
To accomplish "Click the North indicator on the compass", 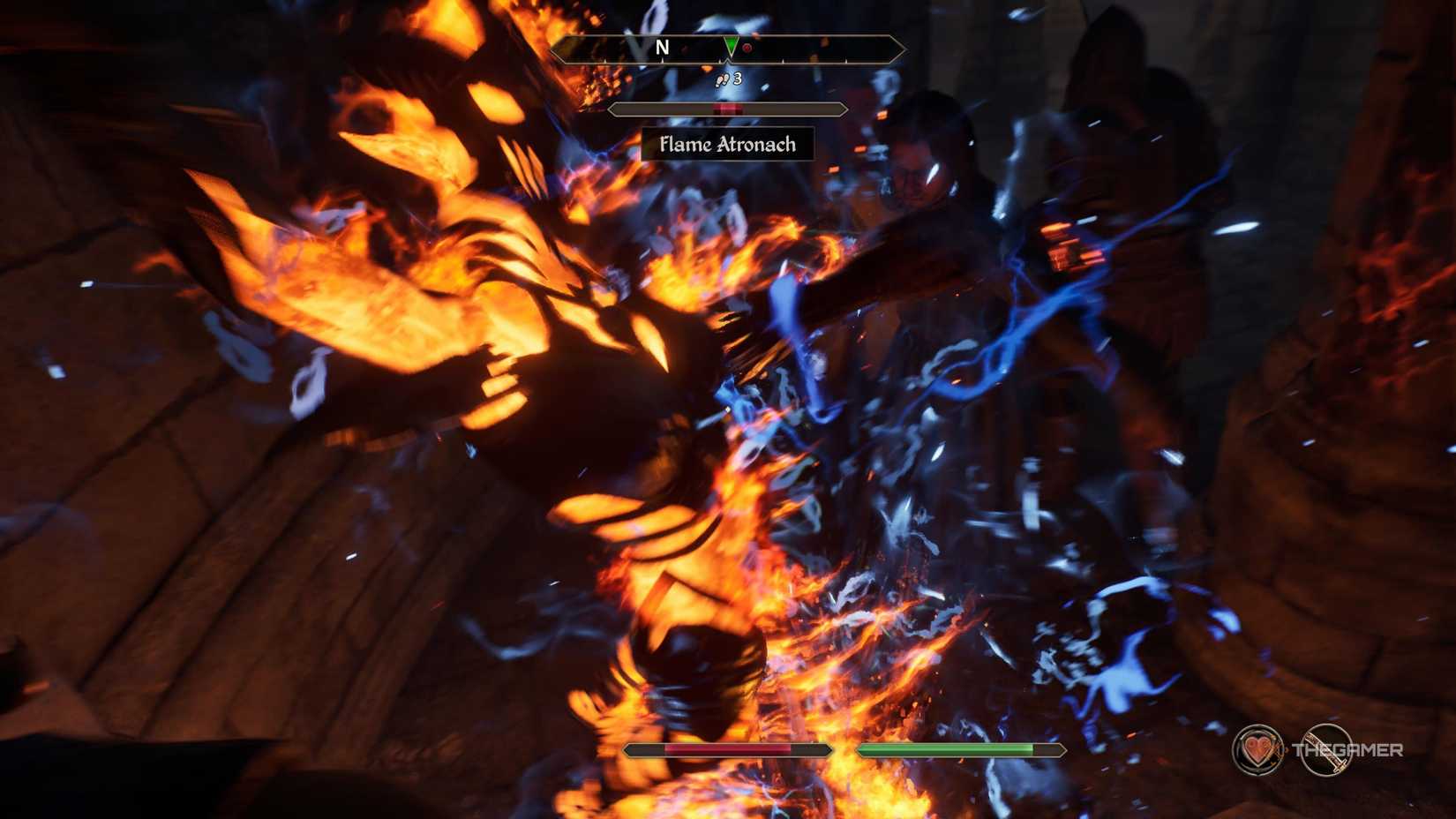I will (x=663, y=48).
